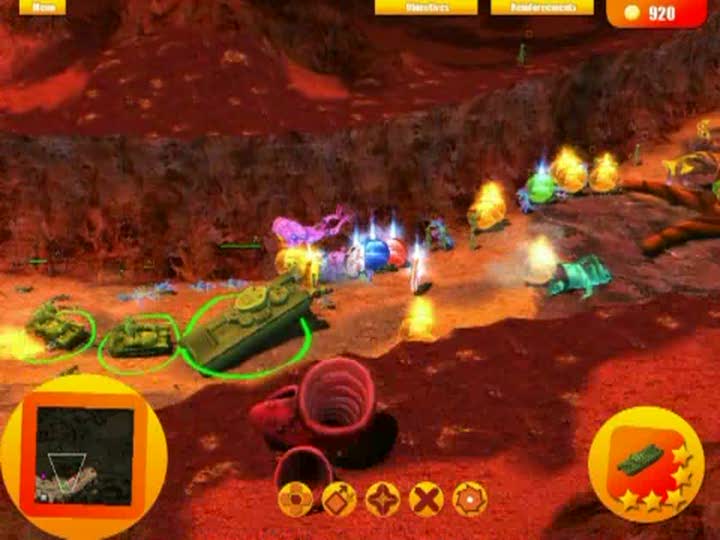
Task: Open the Menu button
Action: click(42, 7)
